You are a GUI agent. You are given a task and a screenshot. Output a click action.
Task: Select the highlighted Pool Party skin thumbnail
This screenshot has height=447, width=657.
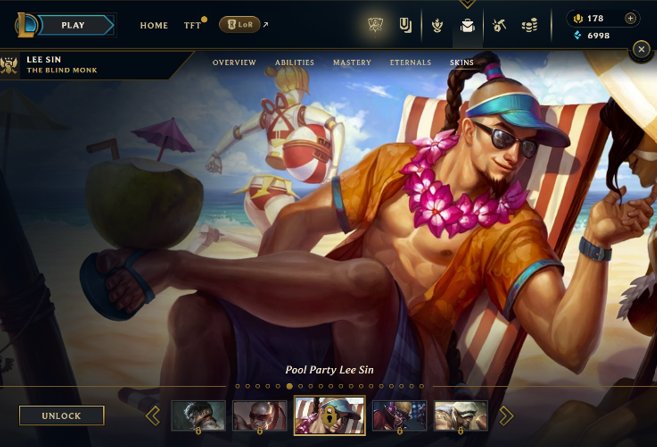(329, 415)
